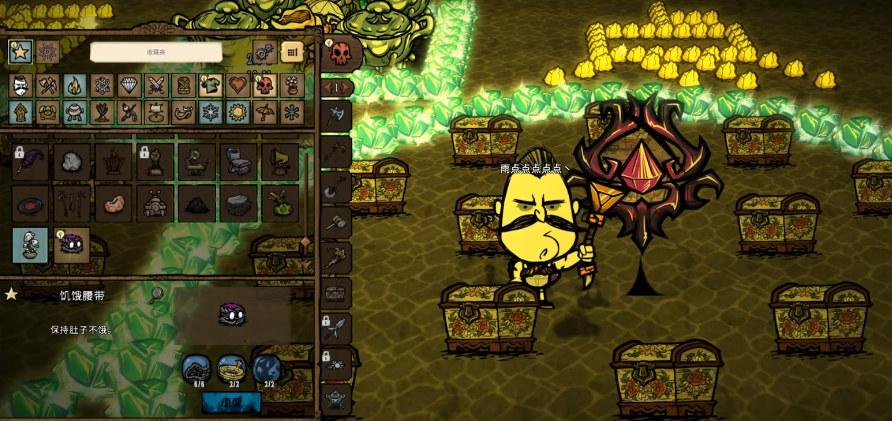This screenshot has height=421, width=892.
Task: Click the blue craft button
Action: [231, 402]
